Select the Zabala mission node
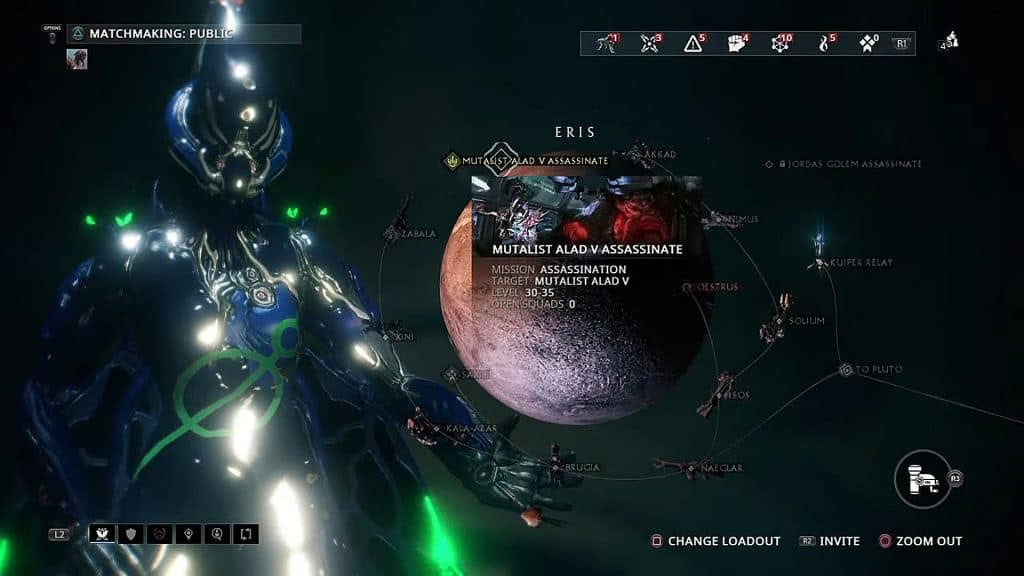The height and width of the screenshot is (576, 1024). click(x=393, y=234)
